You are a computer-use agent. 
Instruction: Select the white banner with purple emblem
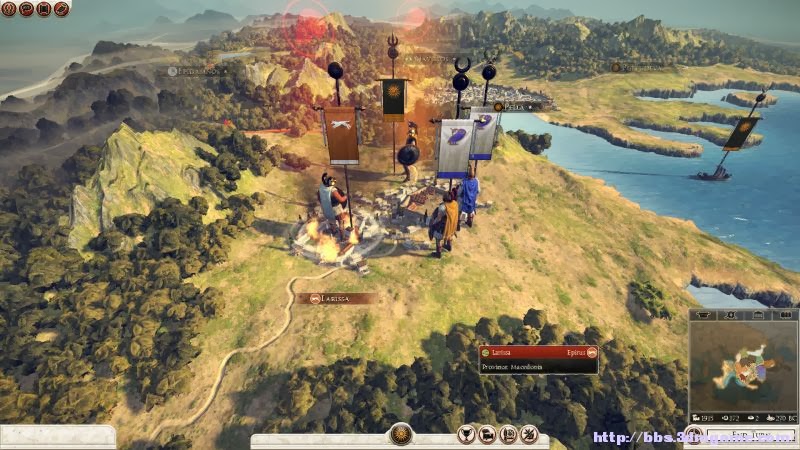[x=455, y=148]
